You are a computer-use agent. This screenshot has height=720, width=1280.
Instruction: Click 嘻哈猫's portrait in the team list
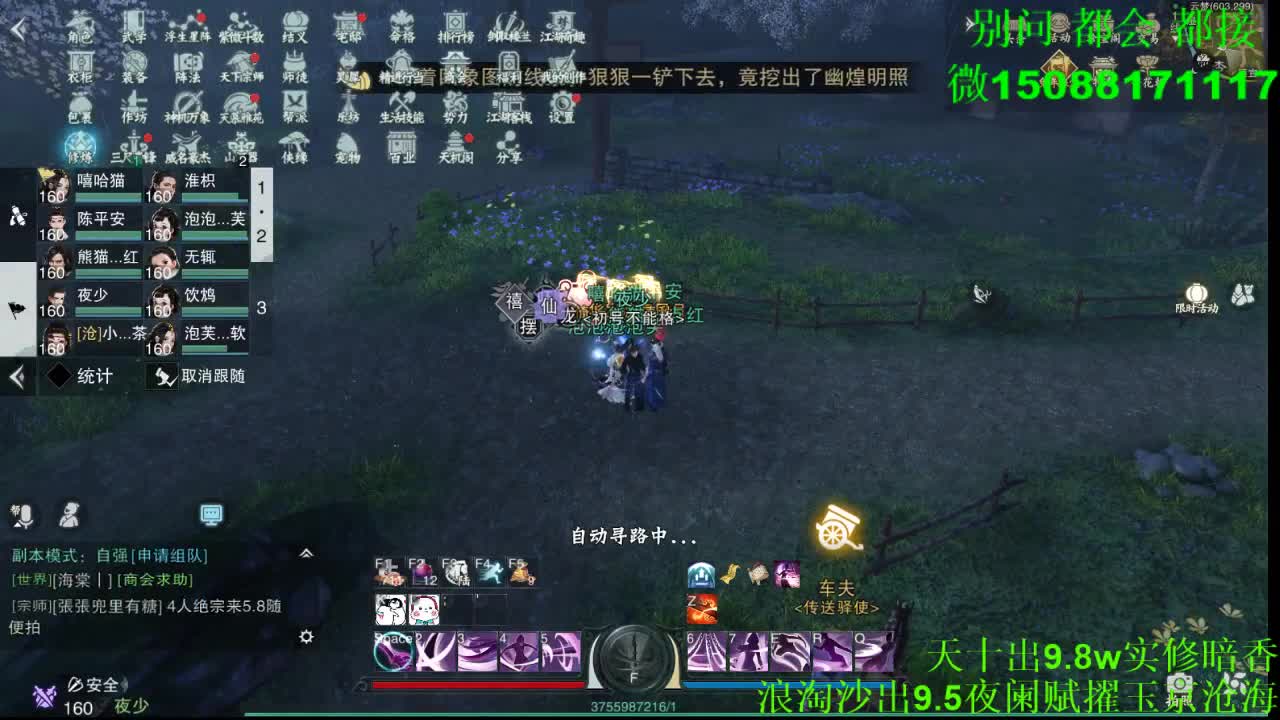[54, 184]
